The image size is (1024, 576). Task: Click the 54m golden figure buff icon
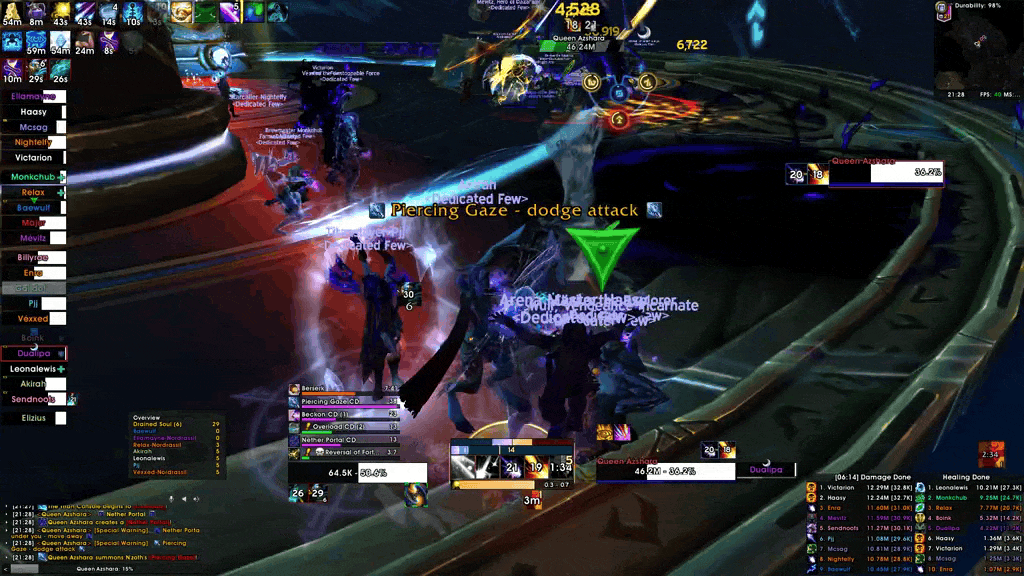(12, 12)
